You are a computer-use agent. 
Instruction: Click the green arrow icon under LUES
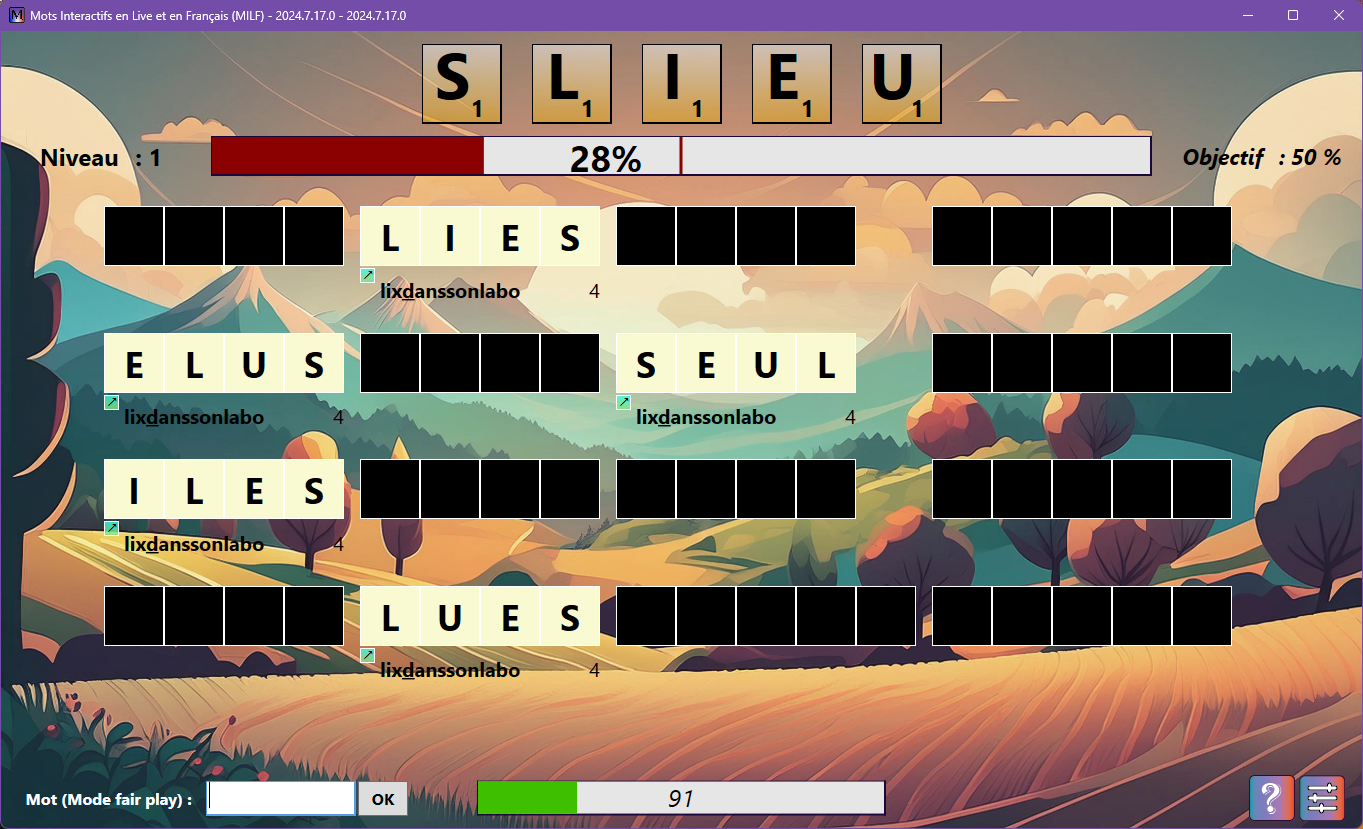[x=367, y=653]
